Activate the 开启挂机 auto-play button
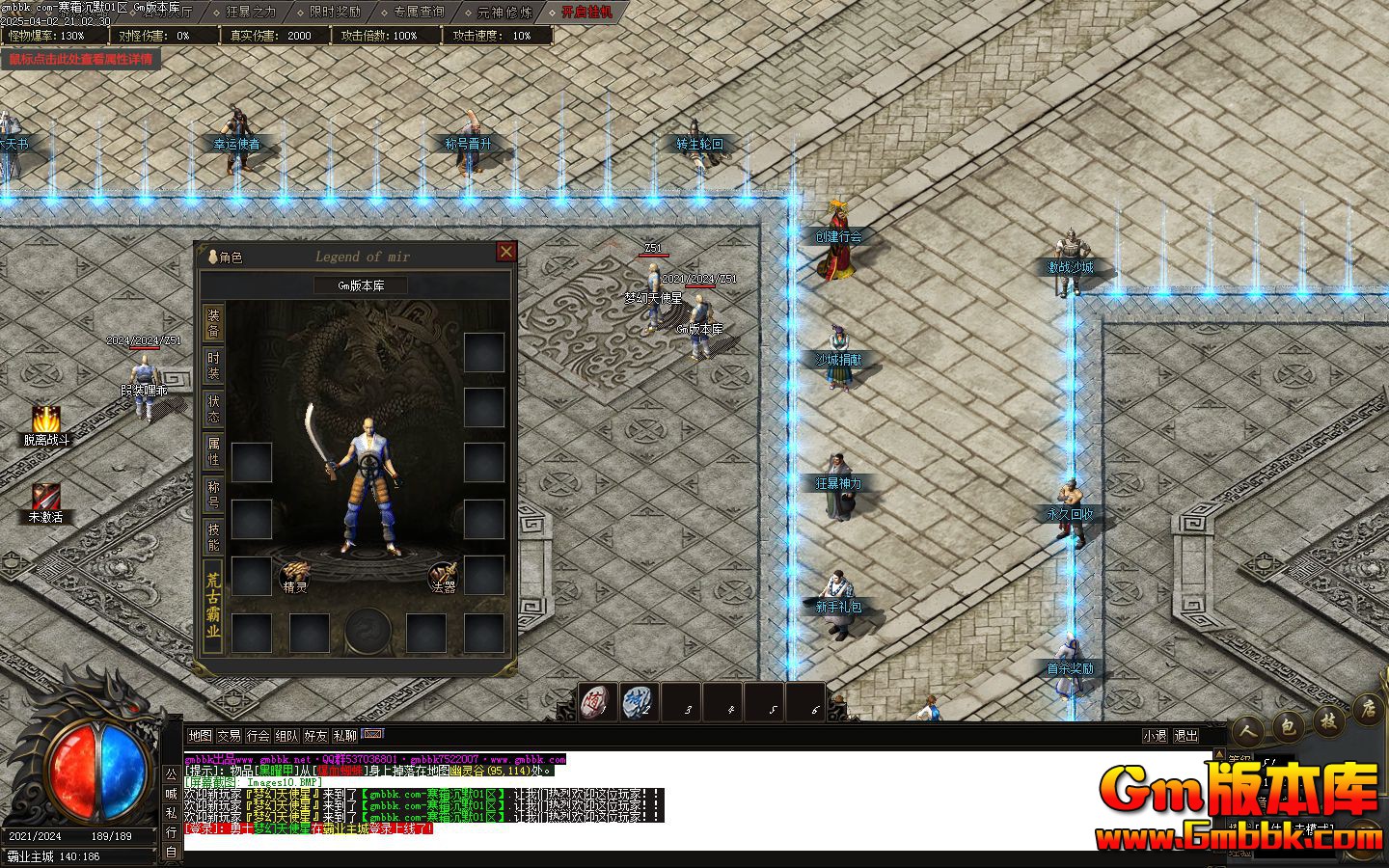 point(586,13)
